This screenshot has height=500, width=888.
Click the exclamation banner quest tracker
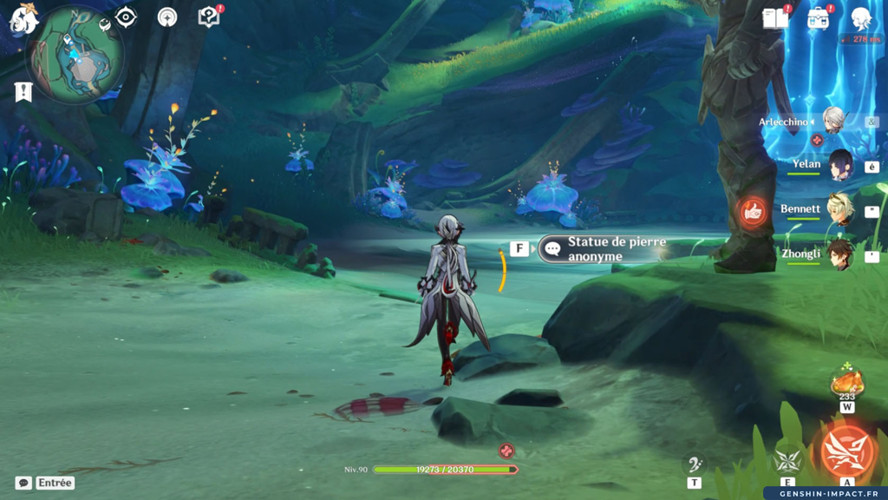[x=23, y=92]
